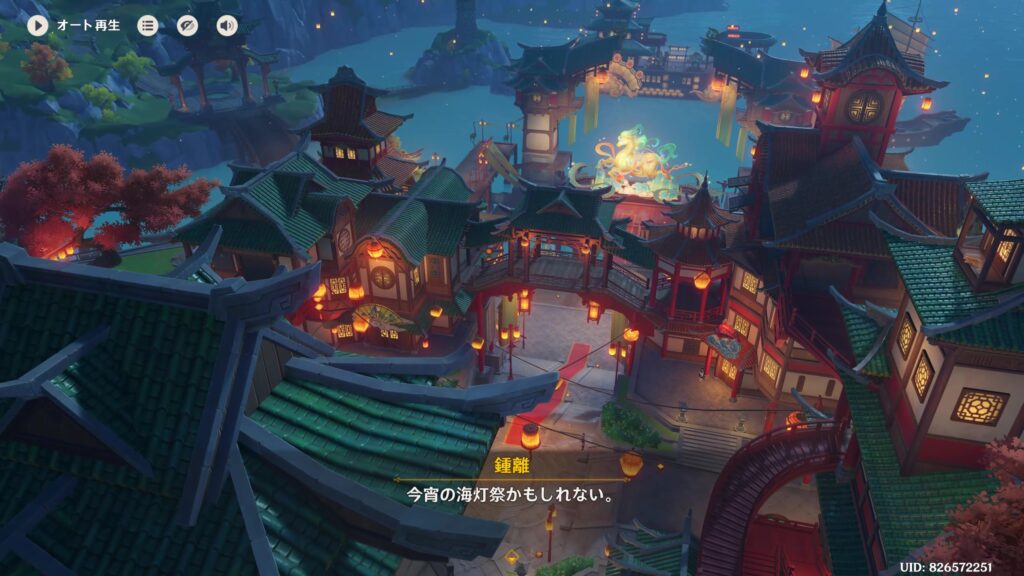Toggle voice audio with the speaker icon
The width and height of the screenshot is (1024, 576).
tap(227, 25)
